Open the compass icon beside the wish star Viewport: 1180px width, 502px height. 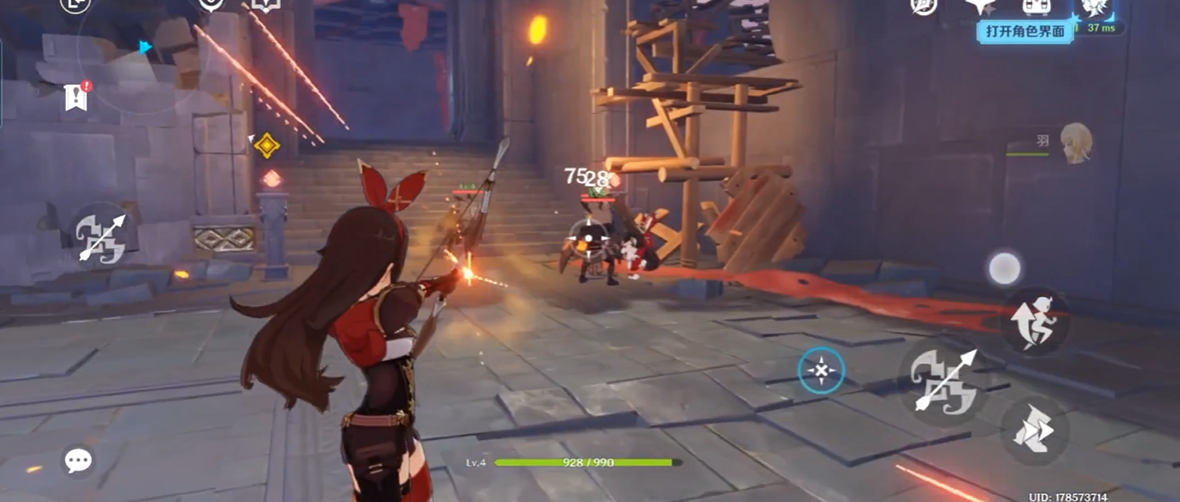[x=924, y=6]
